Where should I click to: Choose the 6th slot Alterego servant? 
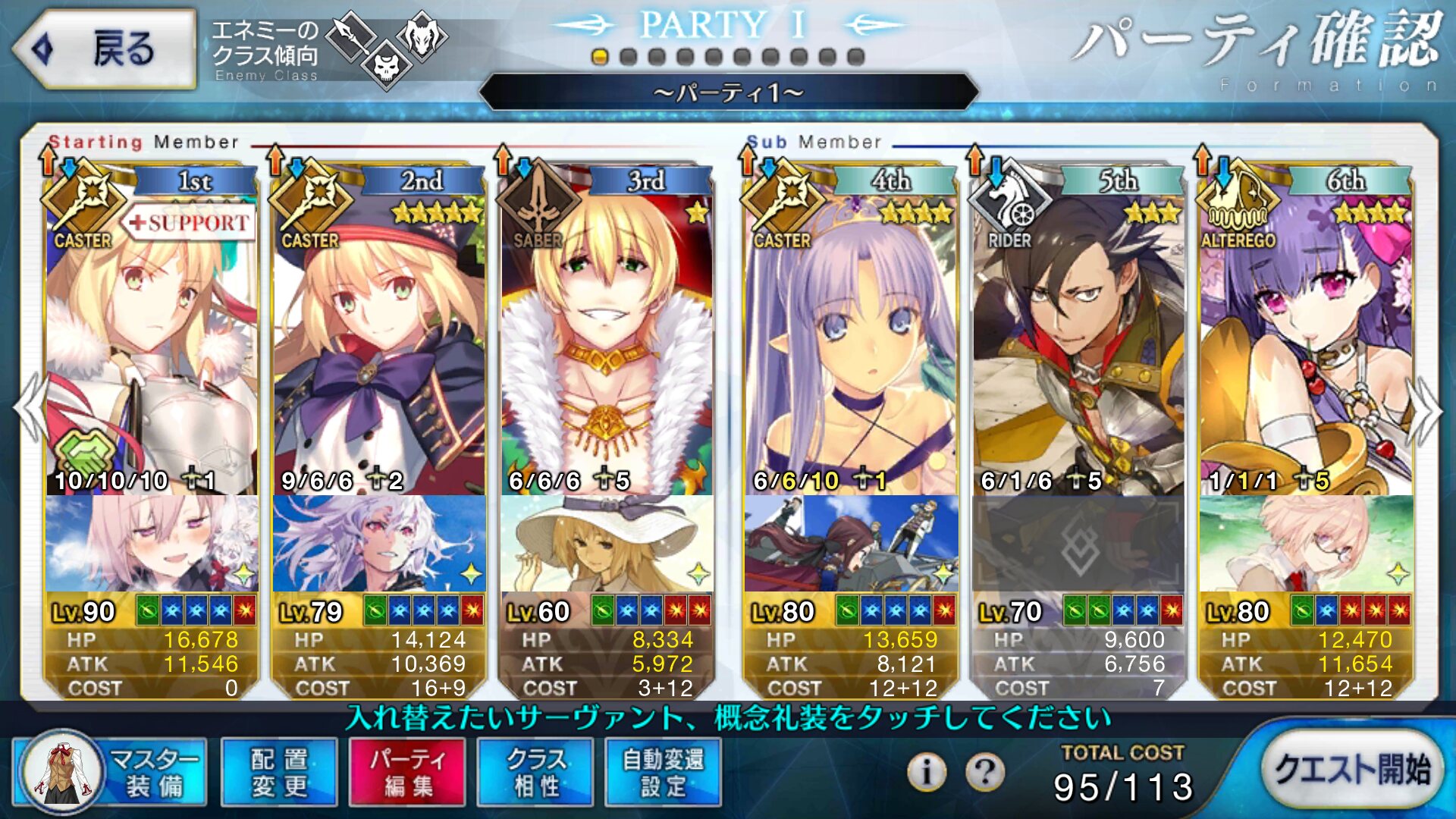coord(1306,341)
